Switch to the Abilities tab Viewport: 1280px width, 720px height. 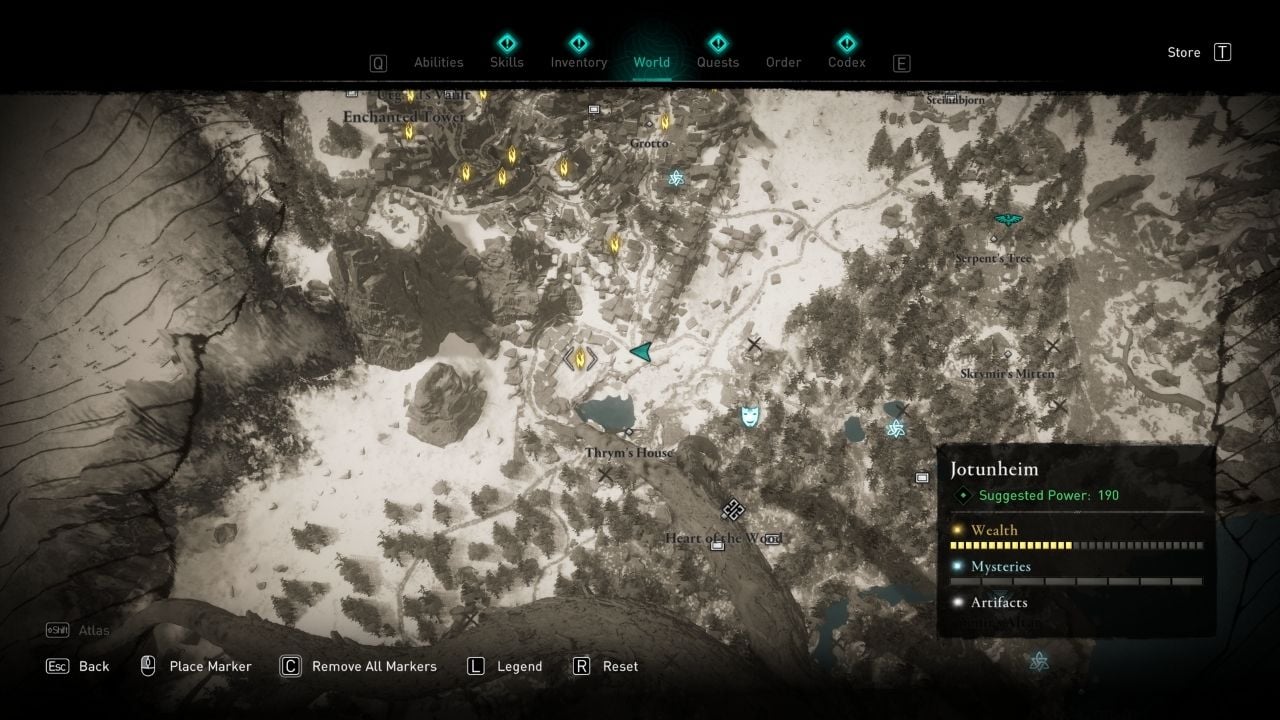pyautogui.click(x=439, y=62)
